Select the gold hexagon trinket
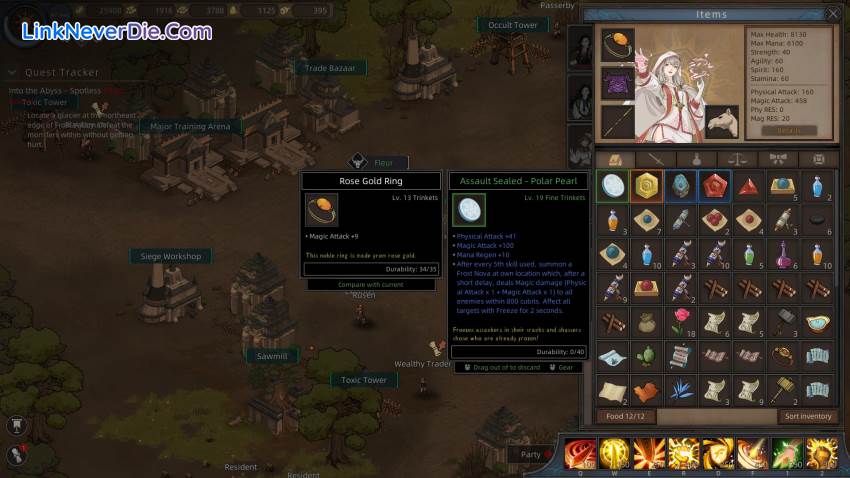This screenshot has height=478, width=850. [647, 187]
